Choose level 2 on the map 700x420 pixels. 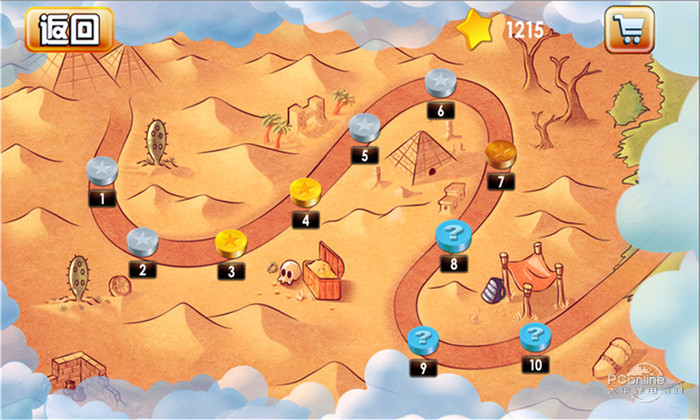pos(143,242)
